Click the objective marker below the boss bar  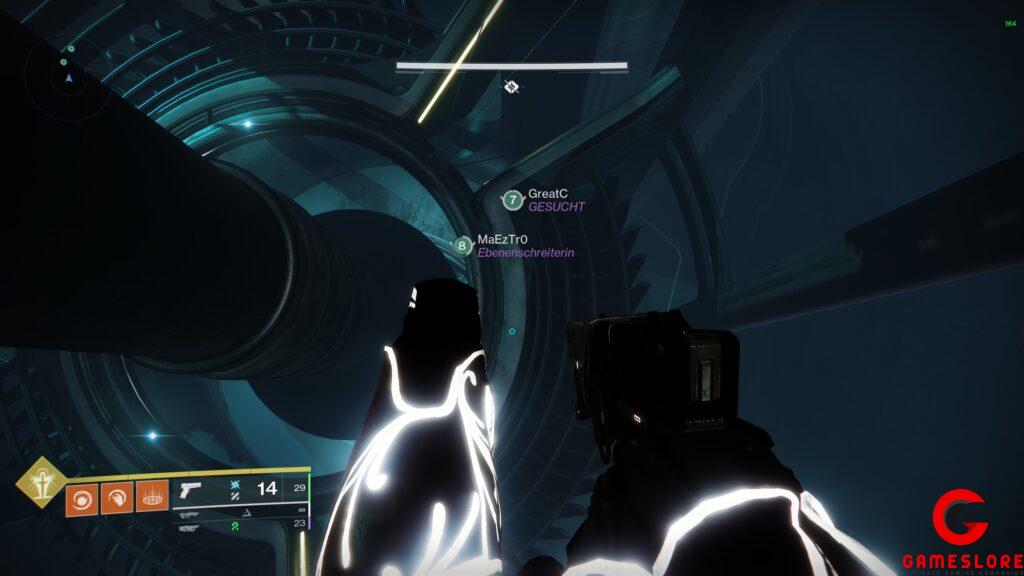click(512, 87)
